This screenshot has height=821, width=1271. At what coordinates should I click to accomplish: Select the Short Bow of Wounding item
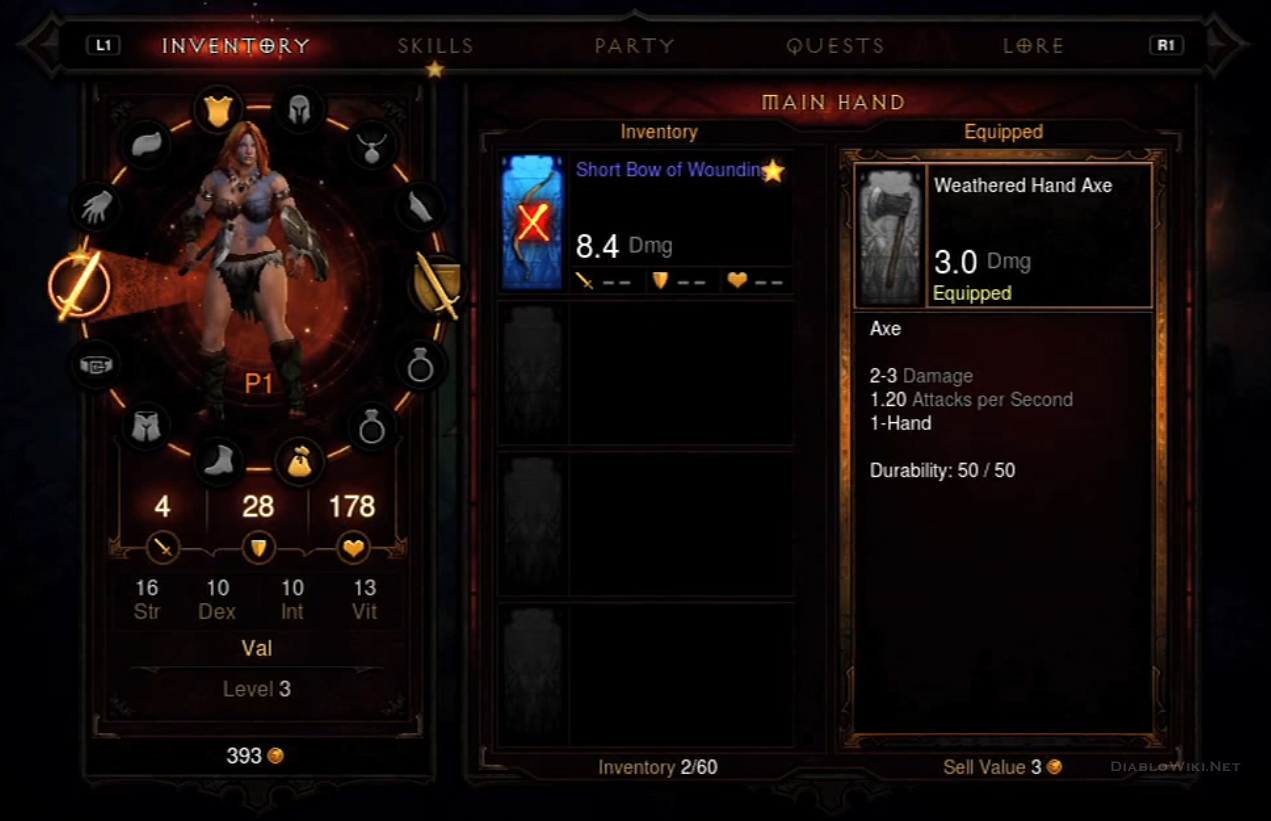point(646,222)
